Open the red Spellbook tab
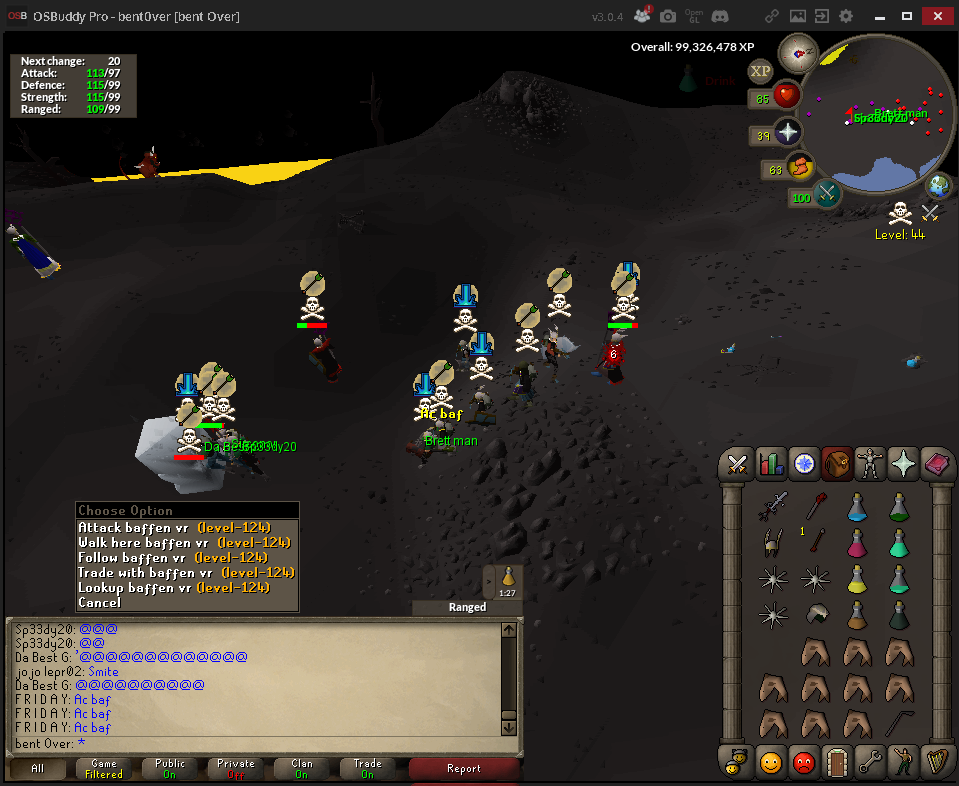This screenshot has width=959, height=786. (937, 464)
